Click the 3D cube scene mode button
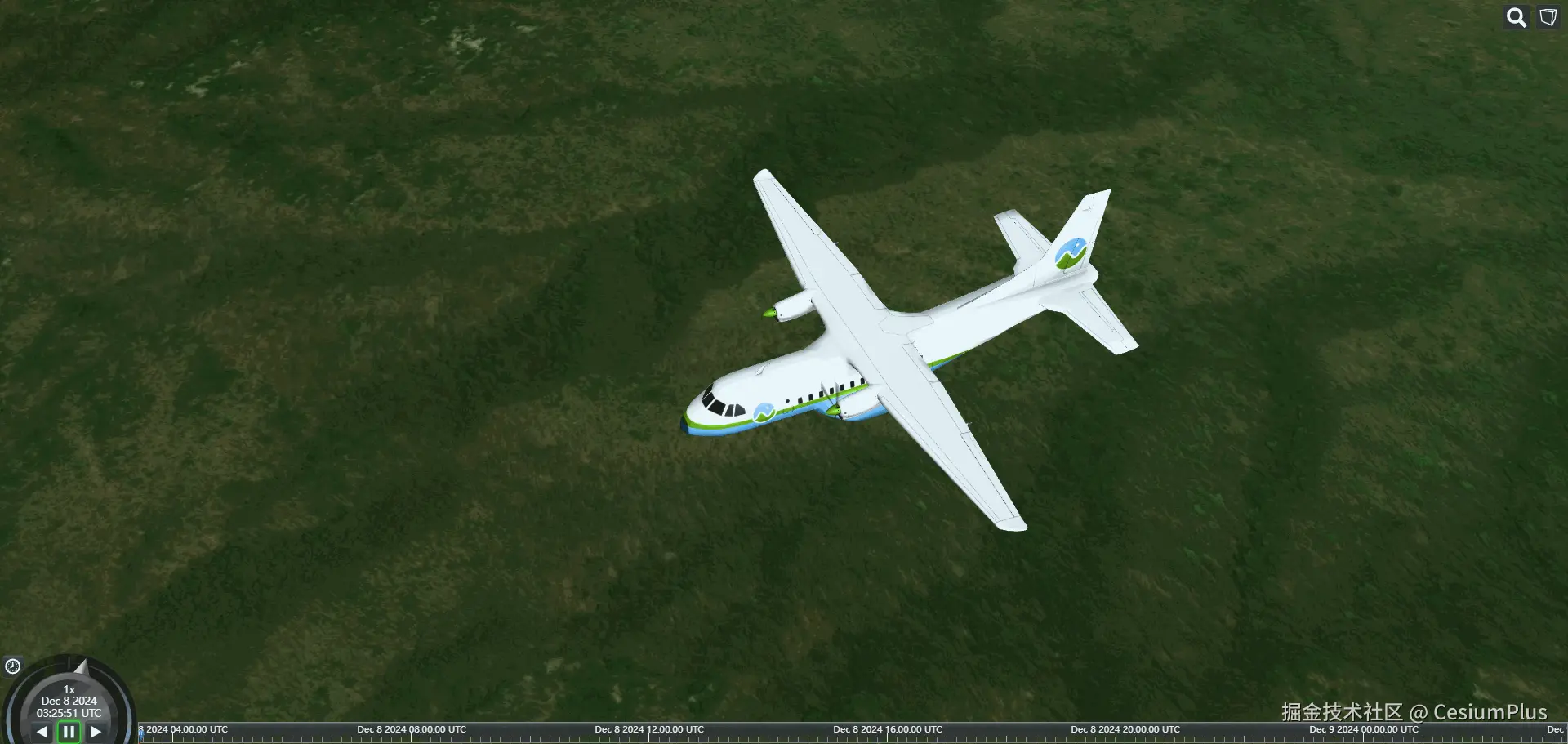The width and height of the screenshot is (1568, 744). (x=1548, y=18)
